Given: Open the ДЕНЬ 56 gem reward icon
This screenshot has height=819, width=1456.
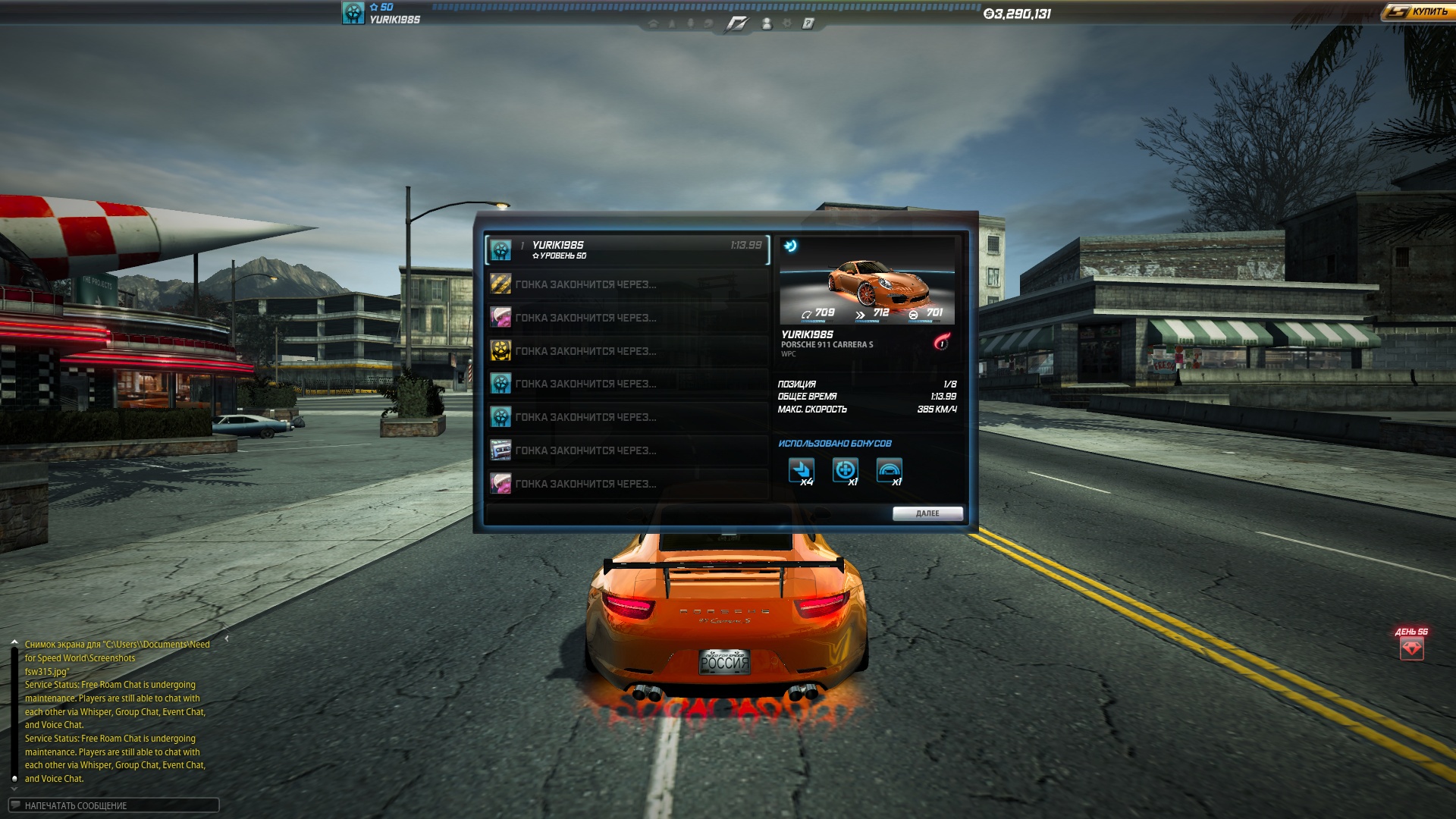Looking at the screenshot, I should (1411, 648).
